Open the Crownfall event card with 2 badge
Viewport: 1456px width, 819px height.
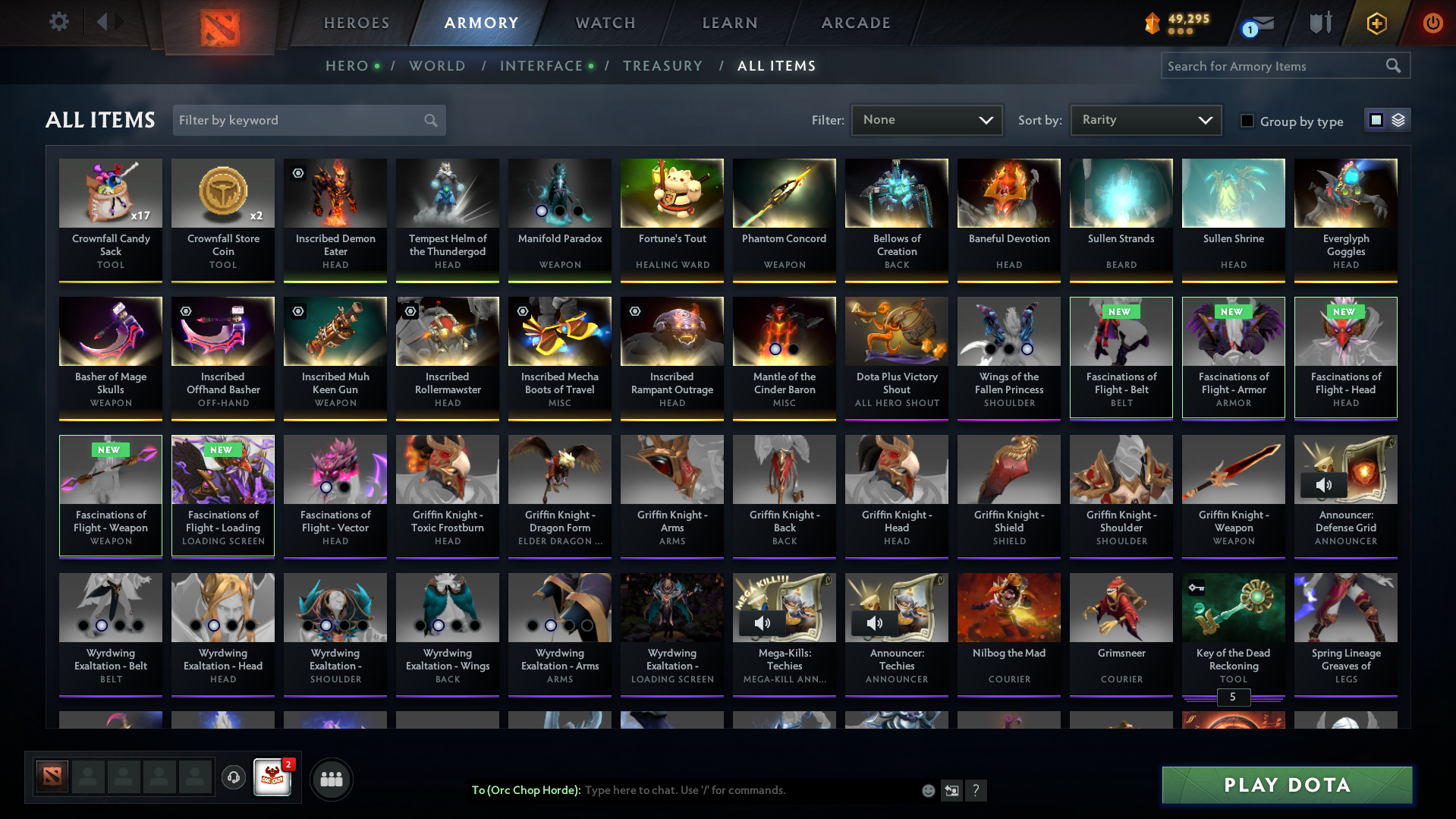pyautogui.click(x=273, y=778)
